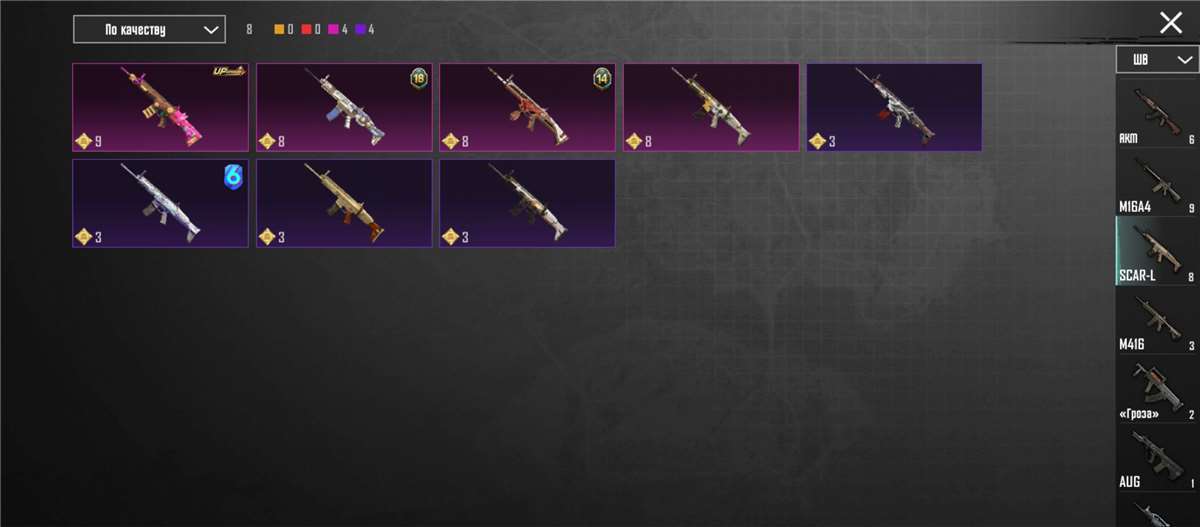Open the «Гроза» weapon tab

(1157, 389)
